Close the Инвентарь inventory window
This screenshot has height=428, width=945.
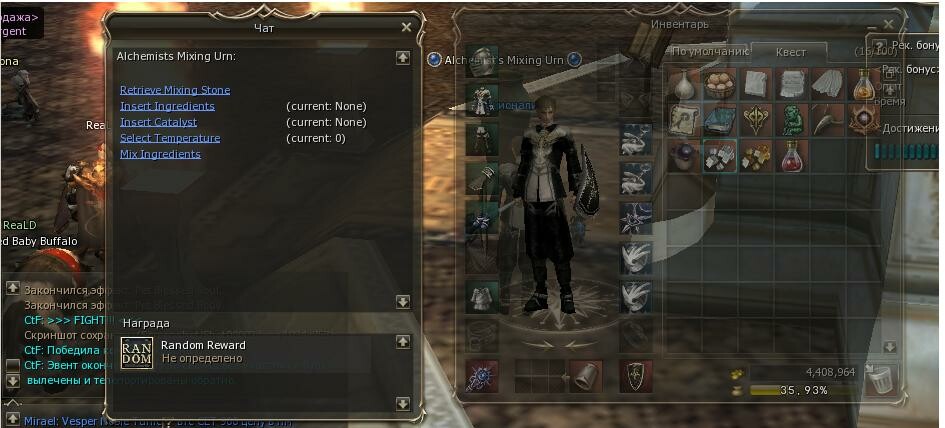pyautogui.click(x=889, y=25)
